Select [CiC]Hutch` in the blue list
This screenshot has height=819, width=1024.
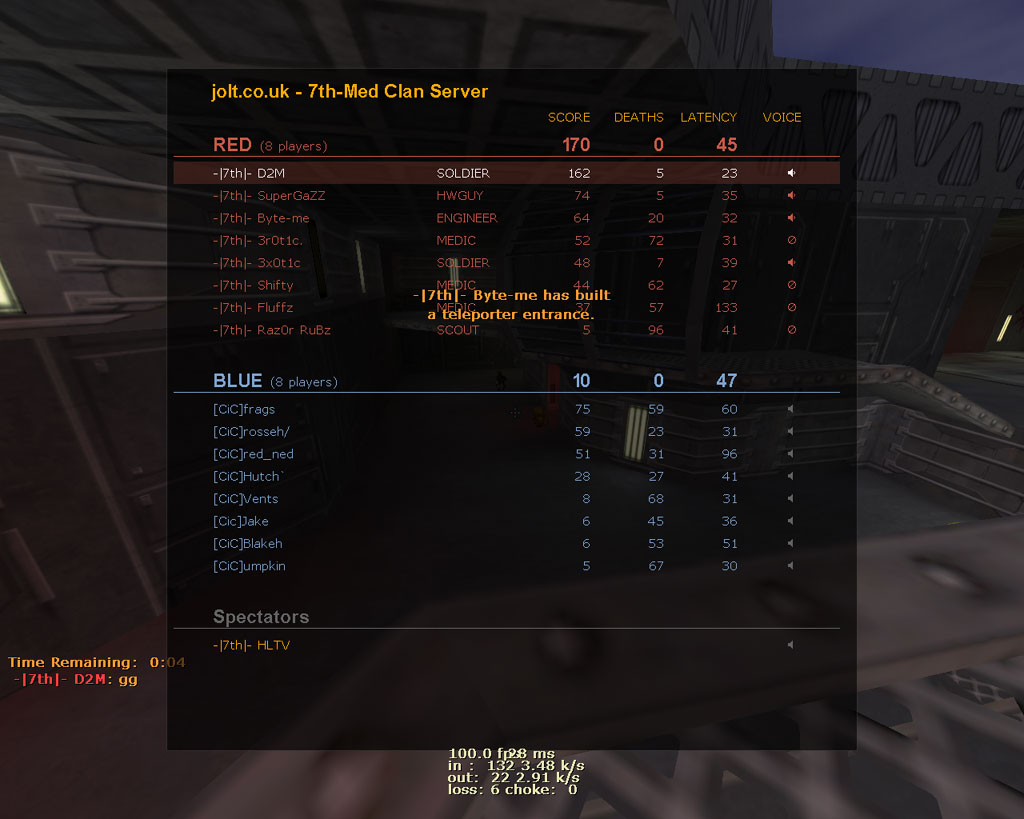tap(249, 477)
